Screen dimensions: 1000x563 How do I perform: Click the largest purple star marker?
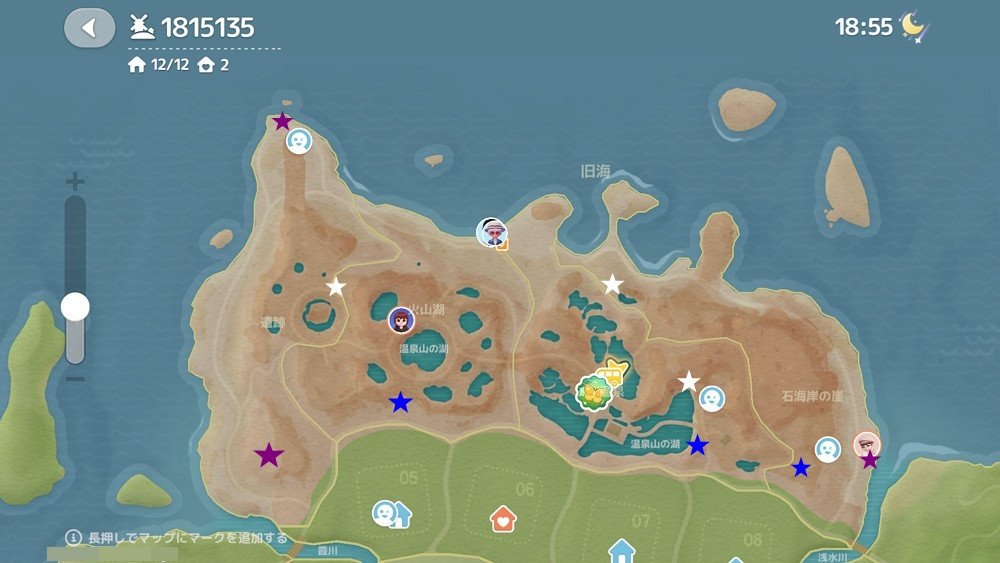[x=269, y=456]
